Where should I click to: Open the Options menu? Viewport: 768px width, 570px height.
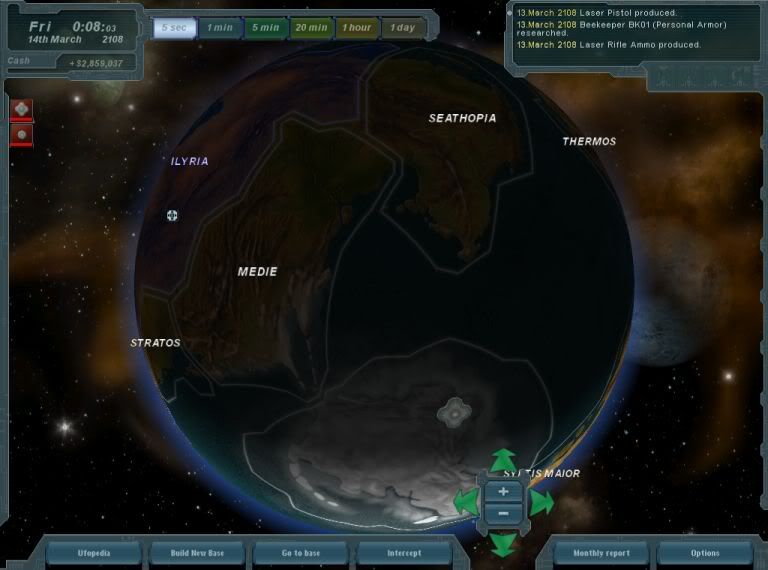point(704,553)
